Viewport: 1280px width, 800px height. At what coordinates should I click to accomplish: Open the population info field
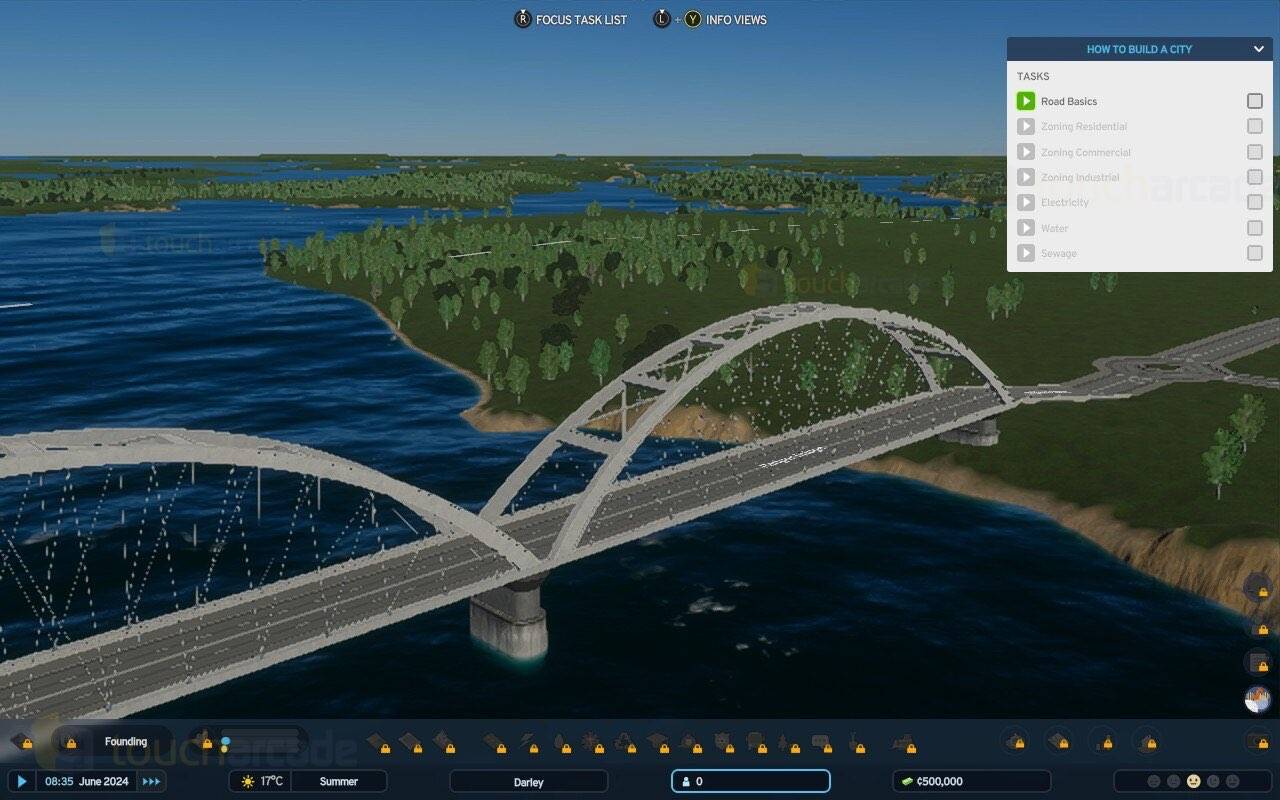[750, 781]
